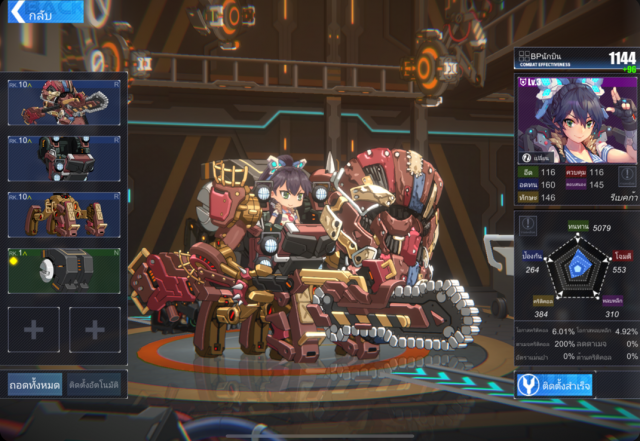Click the icon right of pilot stats
640x441 pixels.
tap(626, 177)
